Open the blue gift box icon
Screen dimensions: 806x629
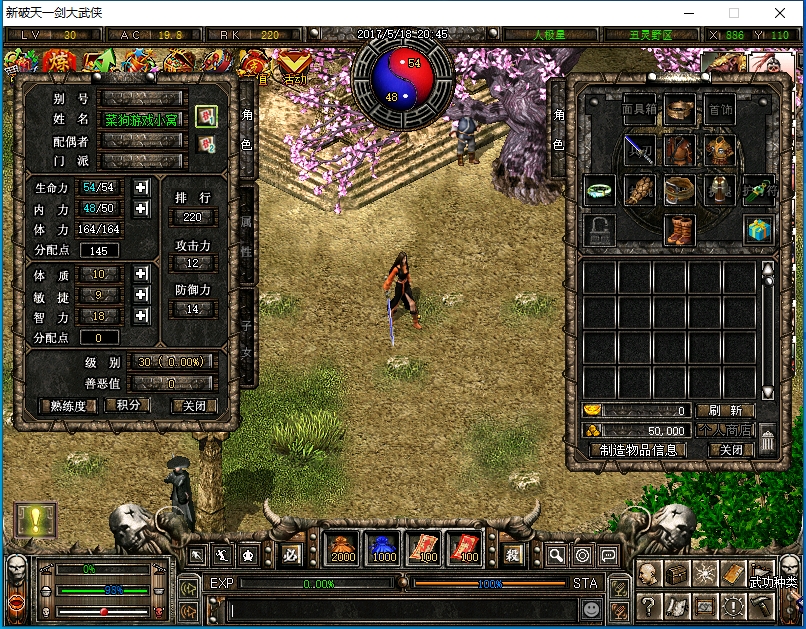759,229
